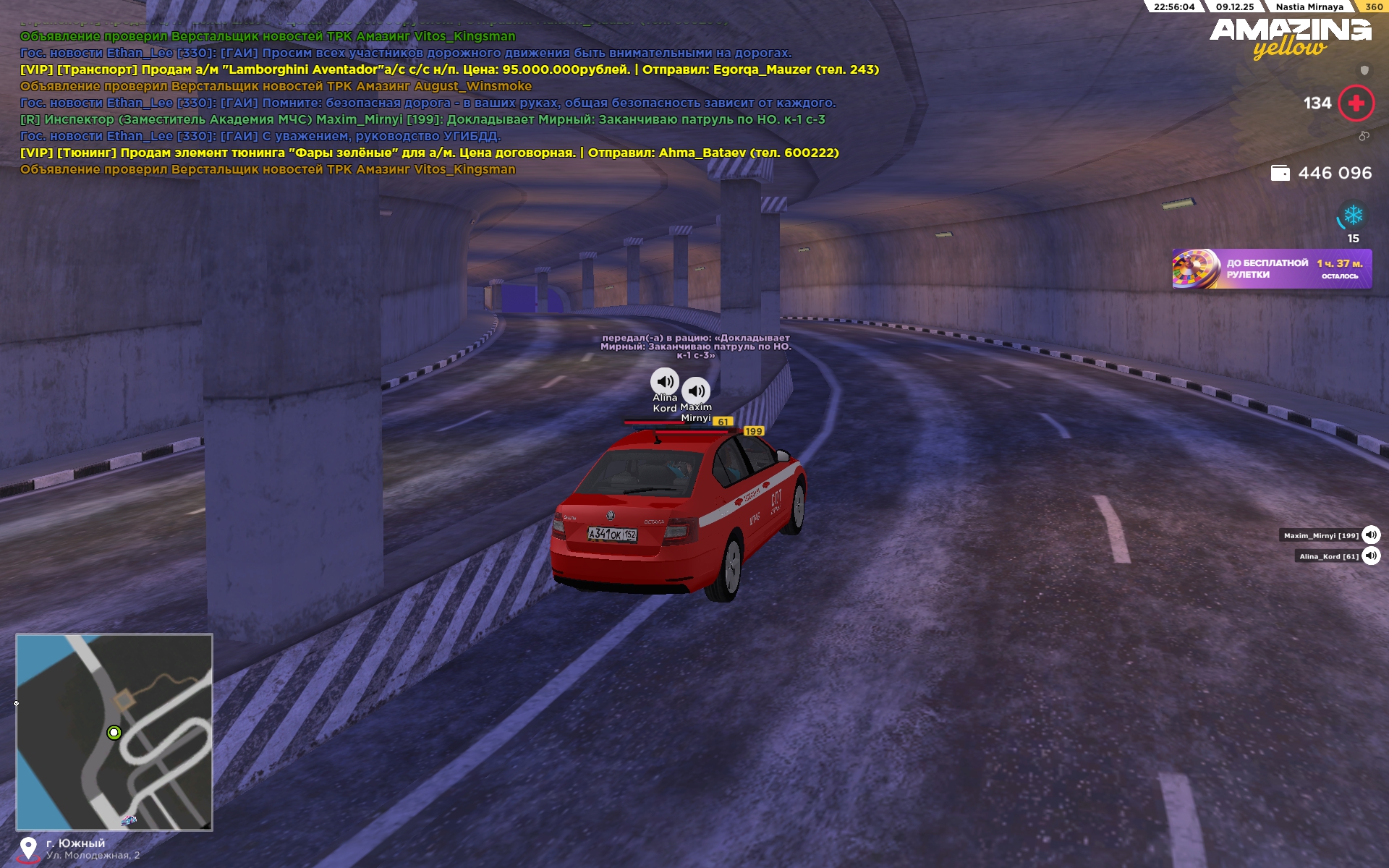Viewport: 1389px width, 868px height.
Task: Select the green headlights tuning chat ad
Action: [429, 153]
